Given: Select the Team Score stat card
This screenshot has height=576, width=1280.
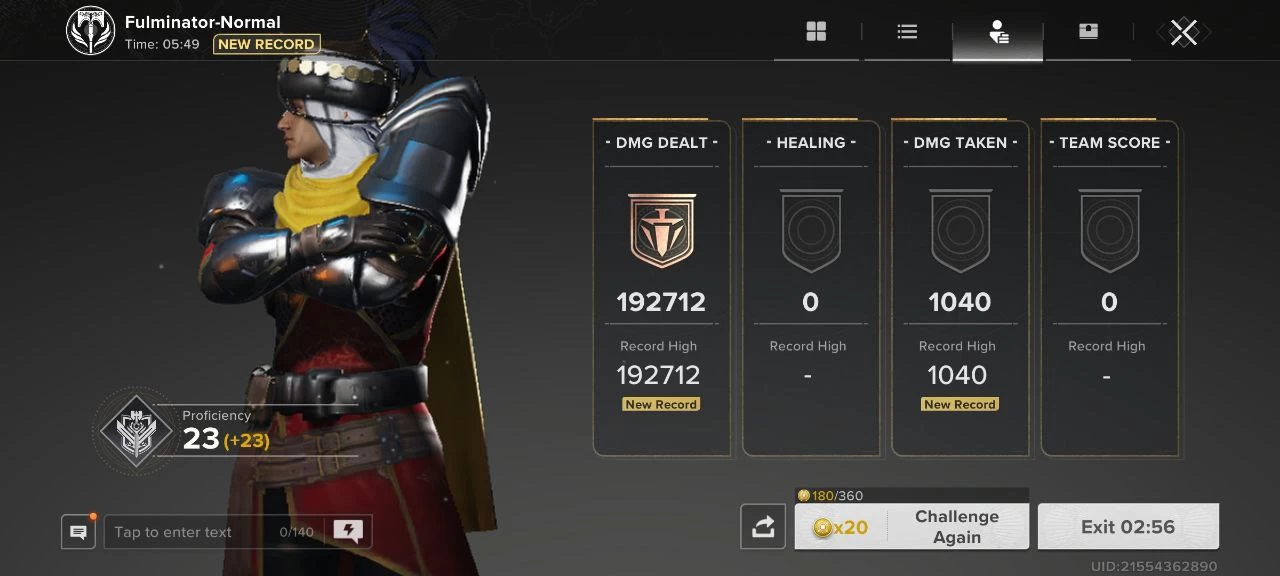Looking at the screenshot, I should [1109, 288].
